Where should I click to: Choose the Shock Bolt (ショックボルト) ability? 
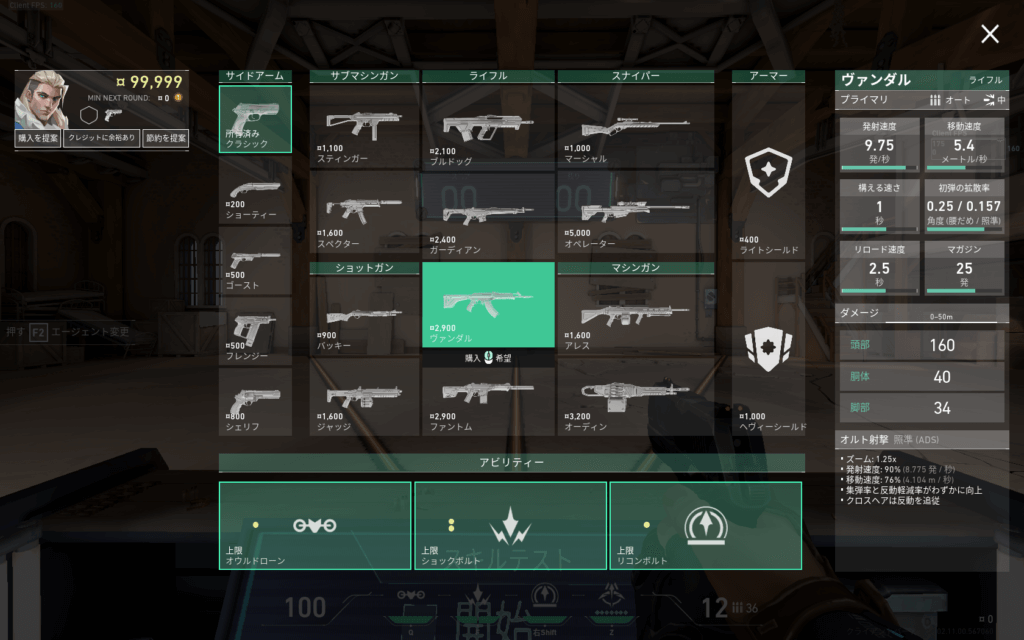click(x=510, y=525)
